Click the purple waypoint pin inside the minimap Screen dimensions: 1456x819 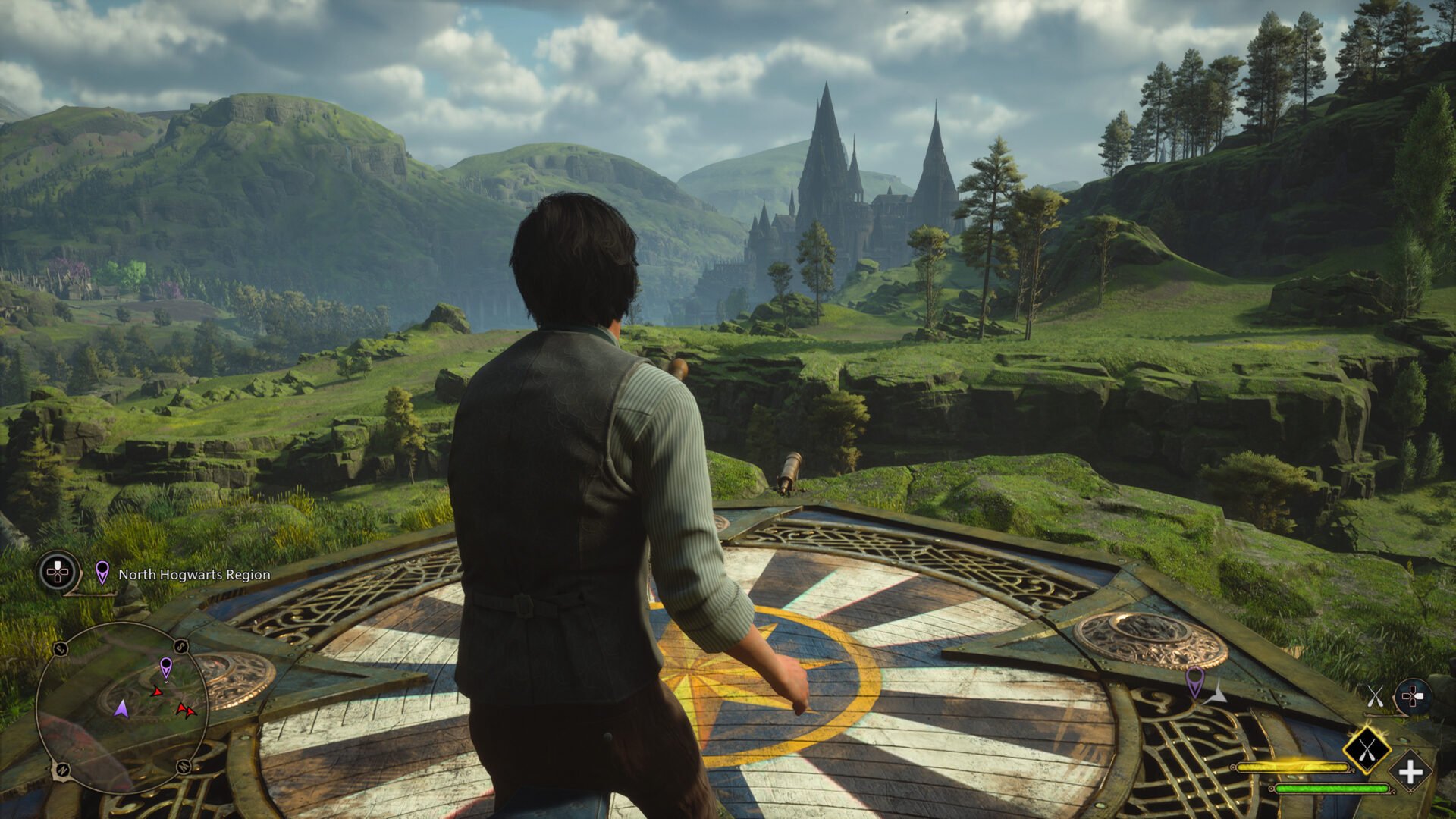tap(166, 667)
